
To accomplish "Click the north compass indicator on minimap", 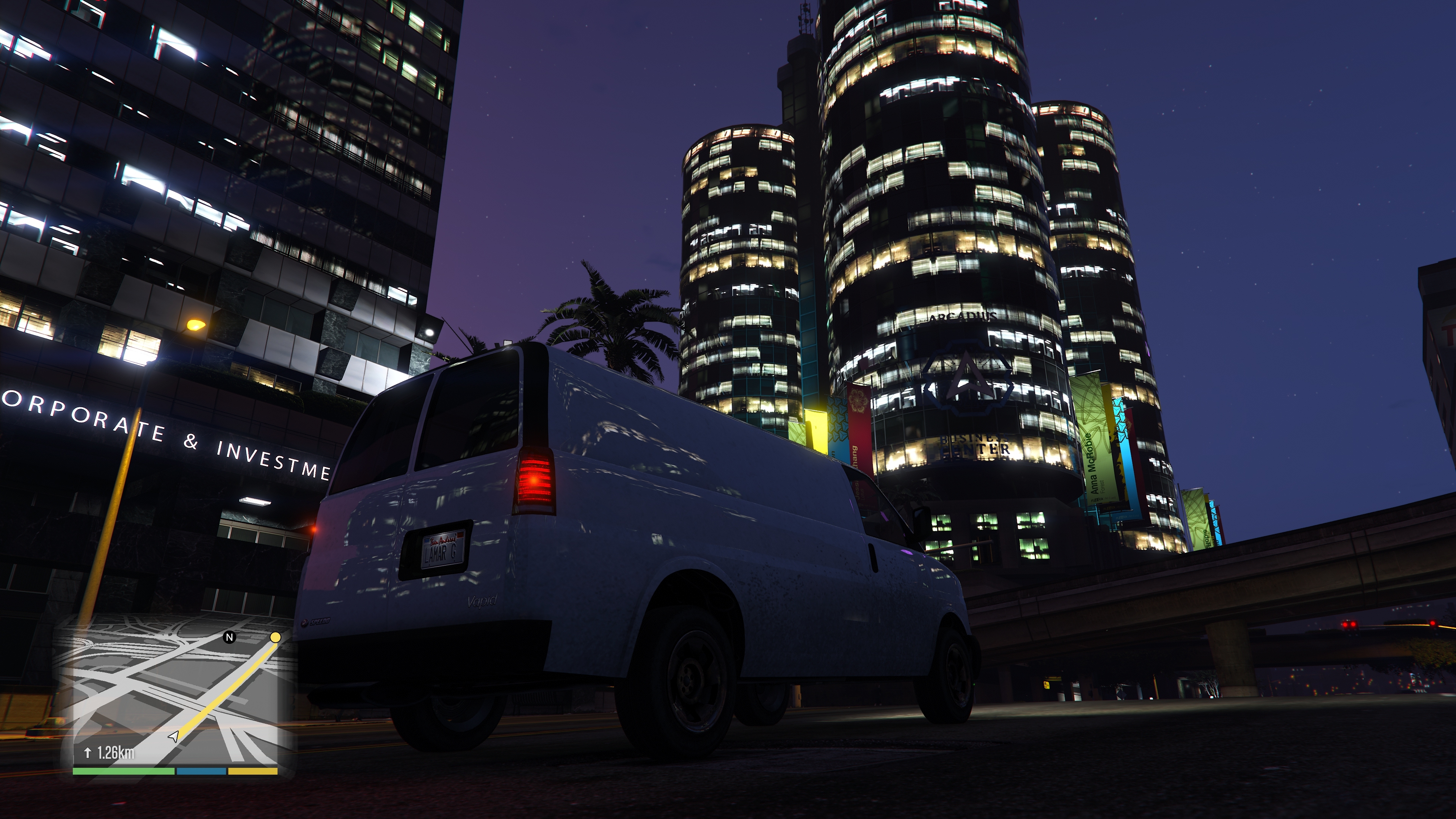I will (229, 637).
